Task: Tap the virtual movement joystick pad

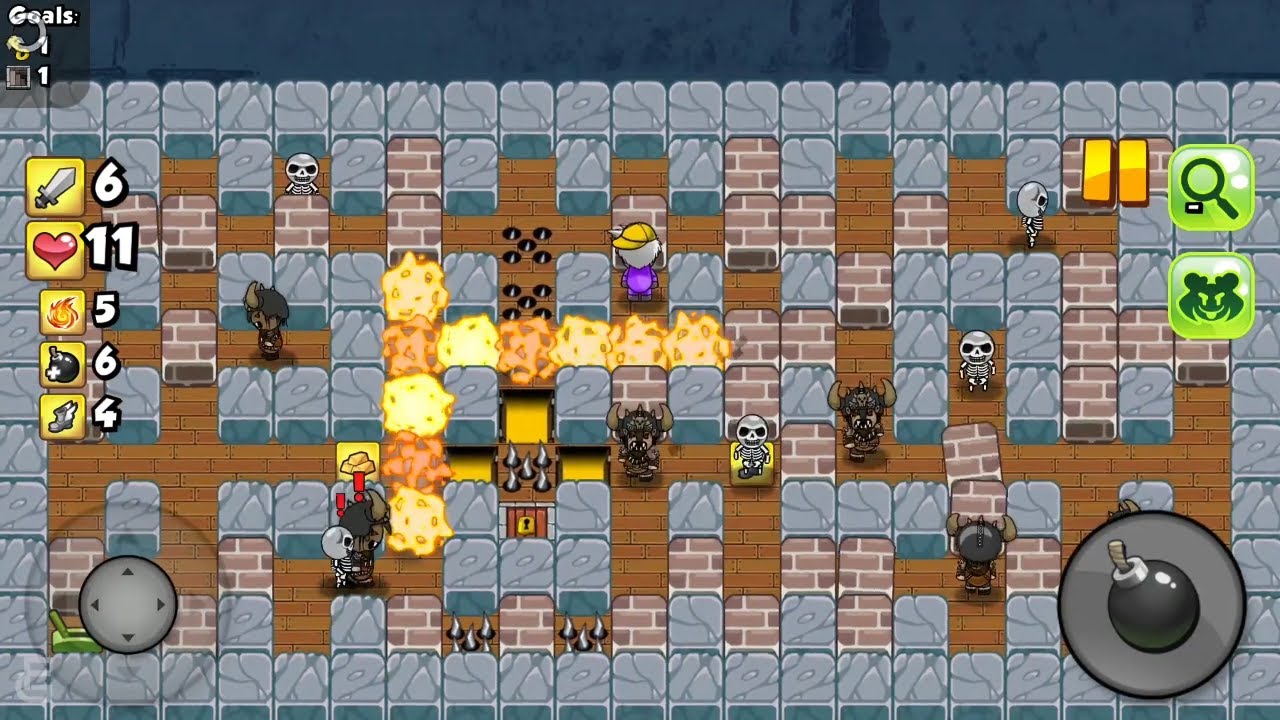Action: tap(128, 604)
